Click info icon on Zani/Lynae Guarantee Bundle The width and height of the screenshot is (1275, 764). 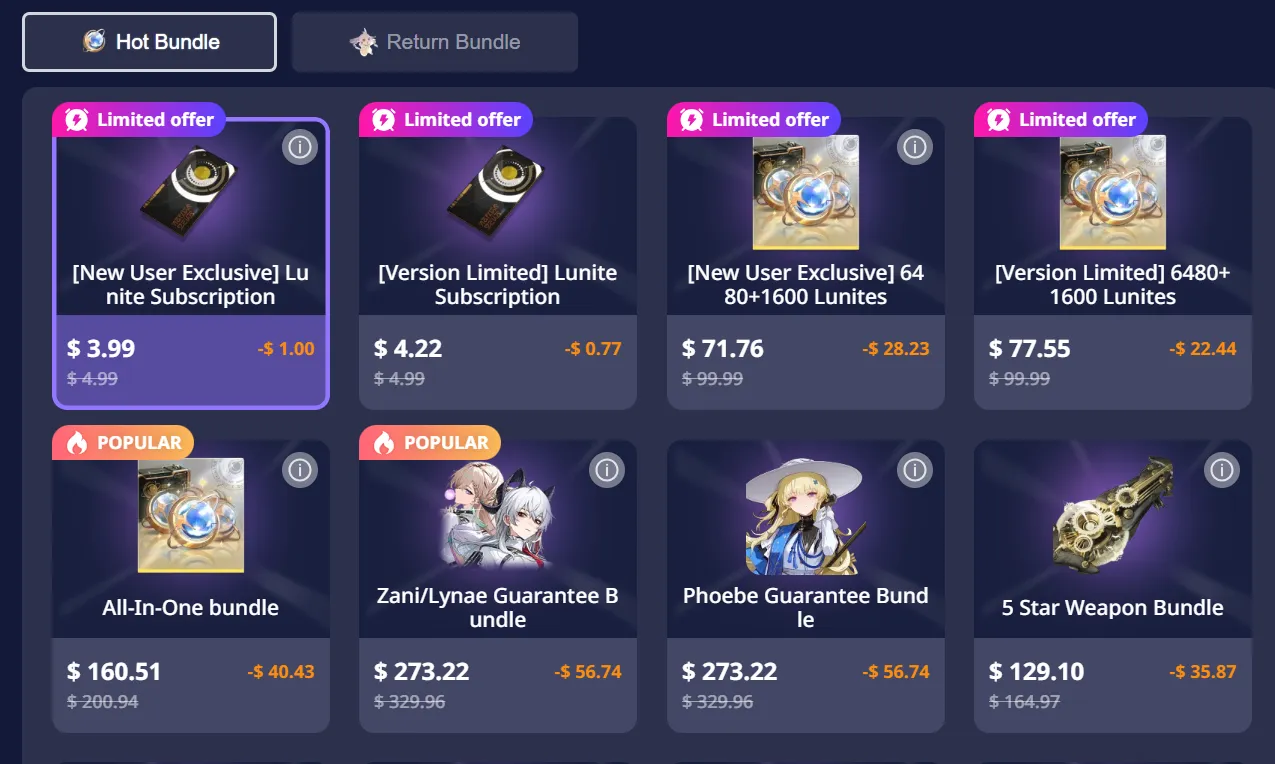606,470
